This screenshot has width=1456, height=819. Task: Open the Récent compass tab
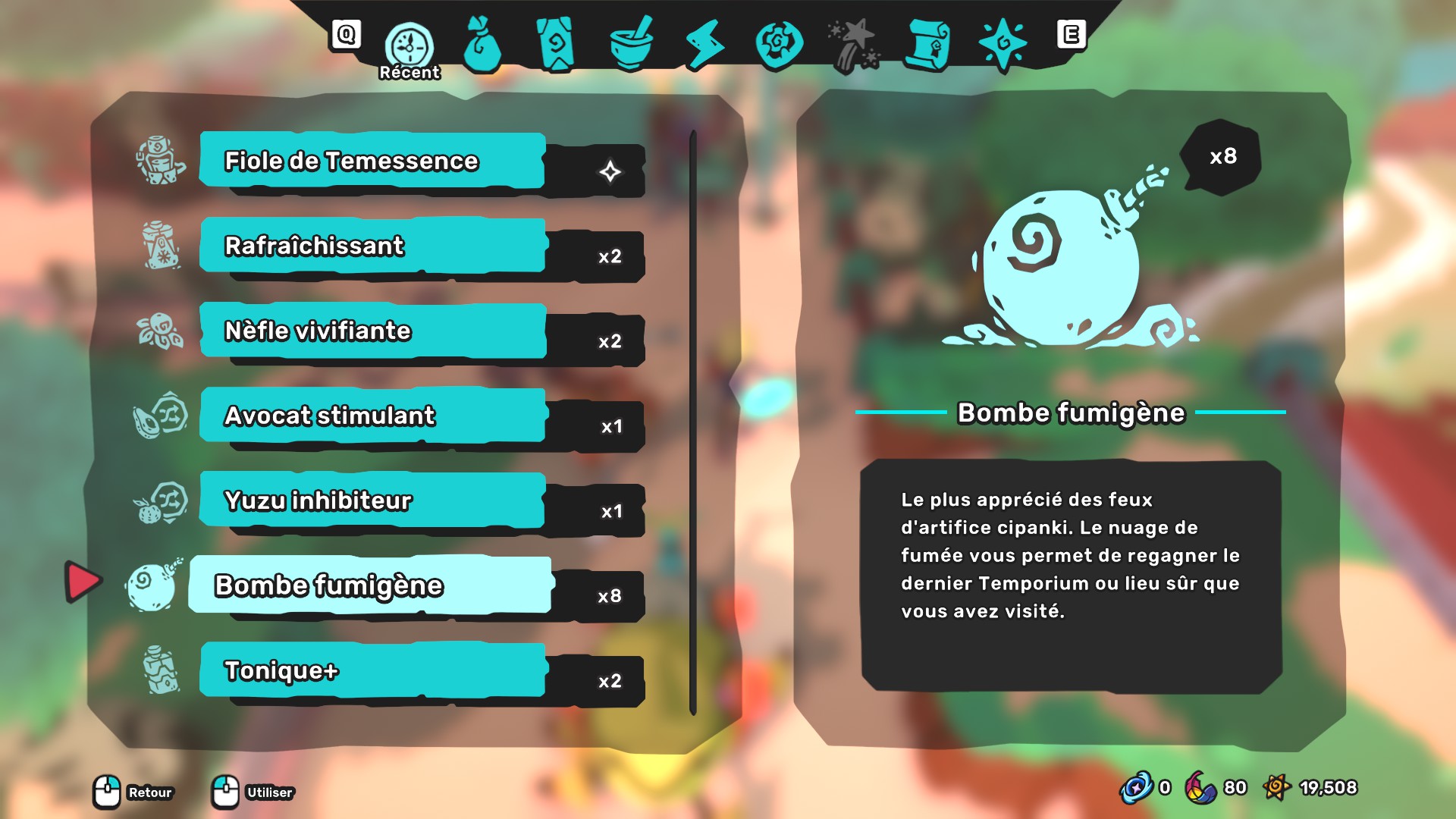click(409, 45)
